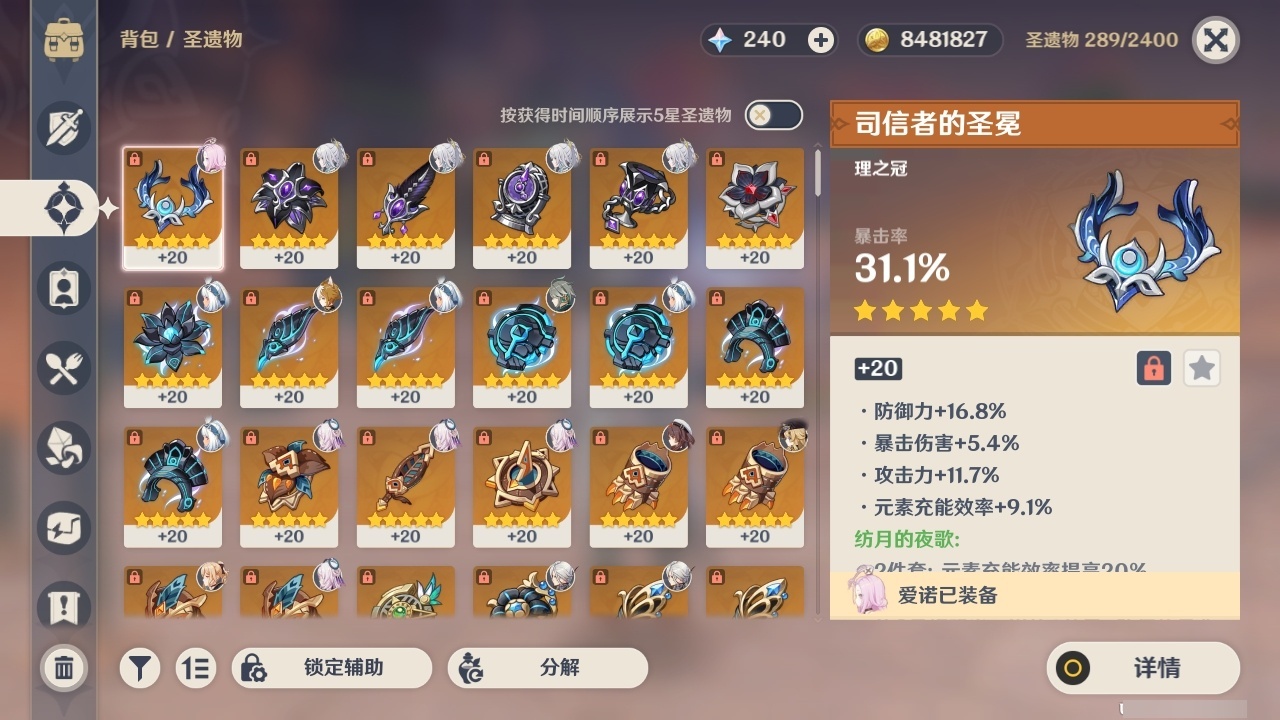Open the quest items category icon

pyautogui.click(x=63, y=602)
